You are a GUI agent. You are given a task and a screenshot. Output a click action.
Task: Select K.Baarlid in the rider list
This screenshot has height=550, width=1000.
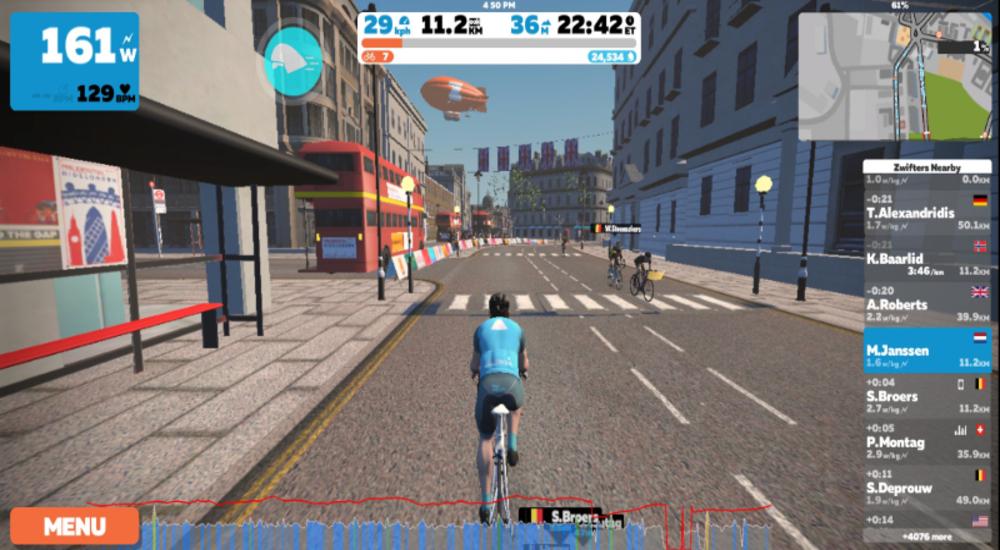[x=928, y=258]
